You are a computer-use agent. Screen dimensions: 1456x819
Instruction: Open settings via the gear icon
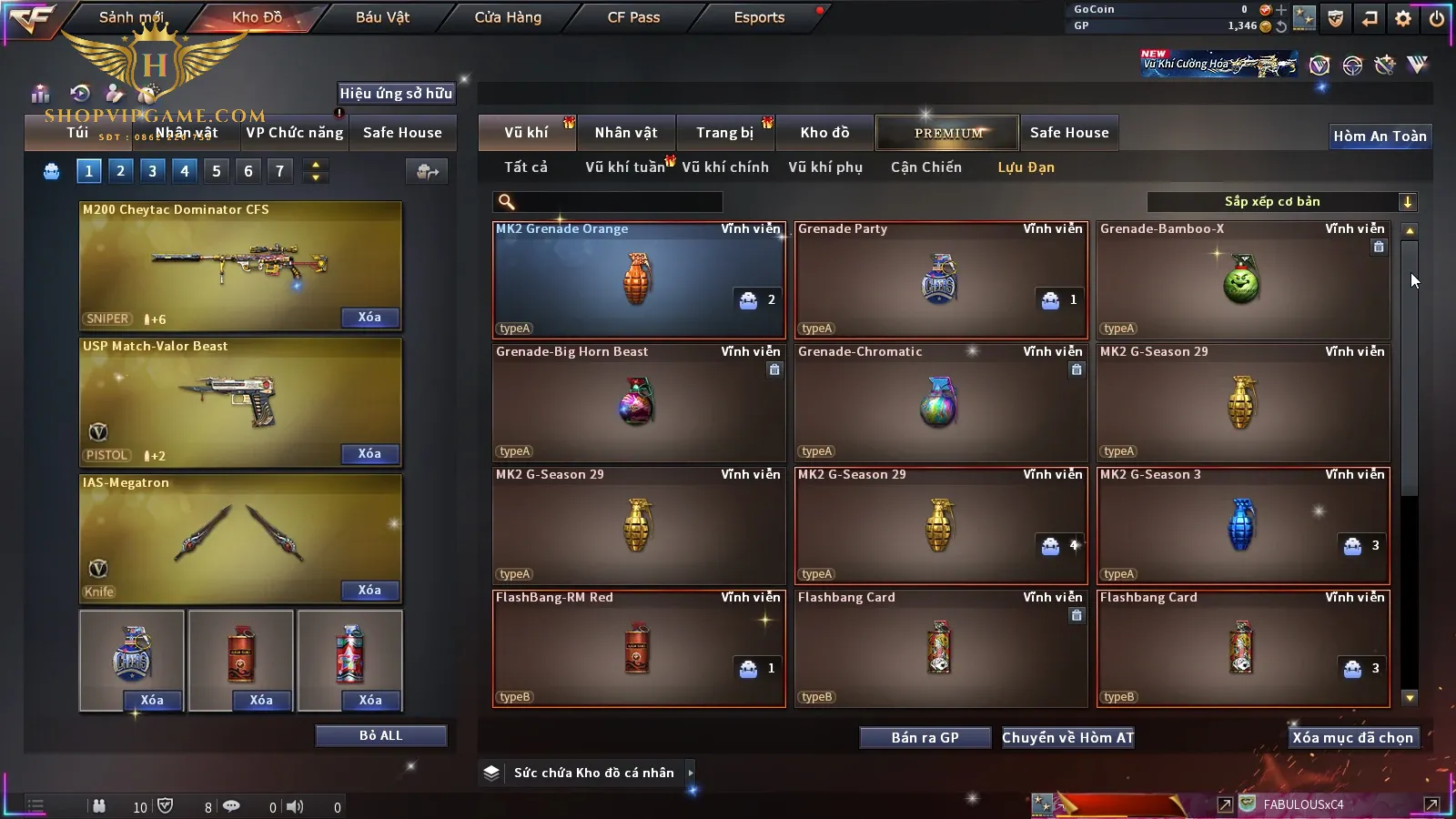pyautogui.click(x=1403, y=18)
